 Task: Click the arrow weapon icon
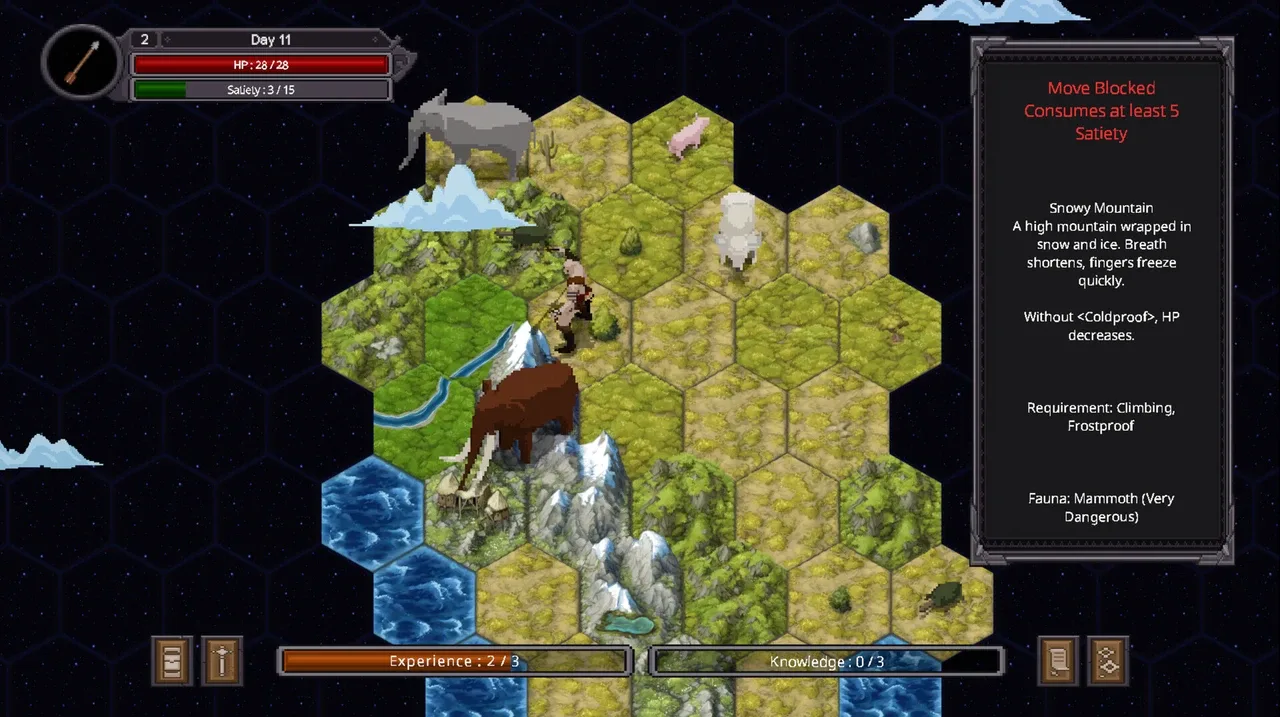[82, 62]
